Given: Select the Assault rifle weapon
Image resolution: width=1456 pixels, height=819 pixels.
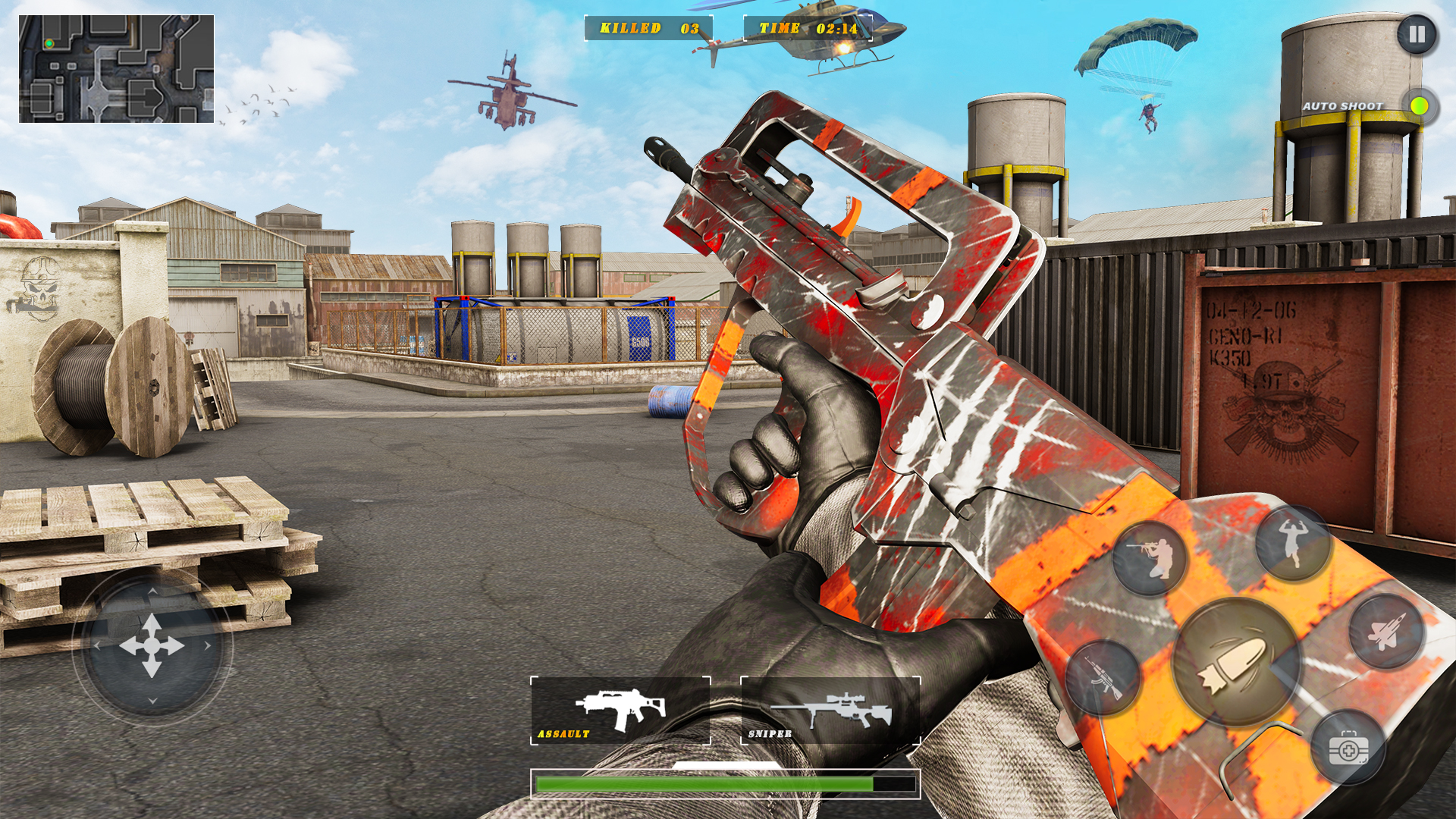Looking at the screenshot, I should pyautogui.click(x=620, y=711).
